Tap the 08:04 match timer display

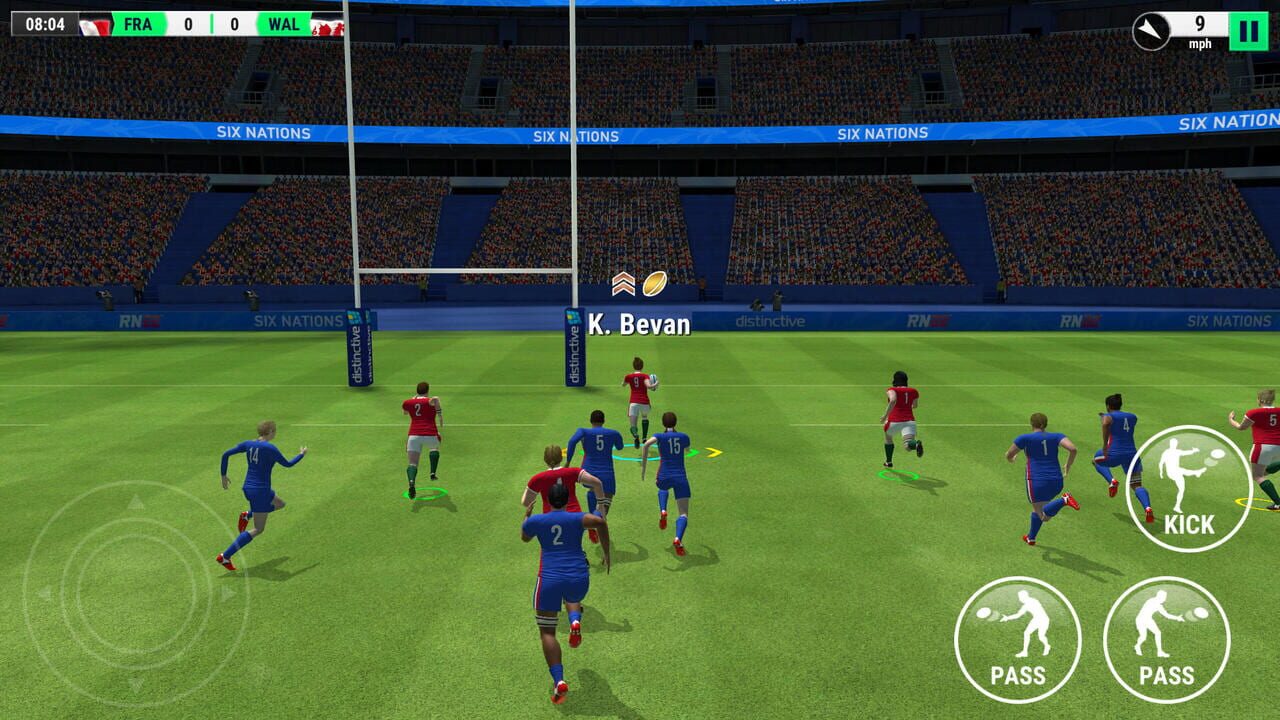click(46, 23)
